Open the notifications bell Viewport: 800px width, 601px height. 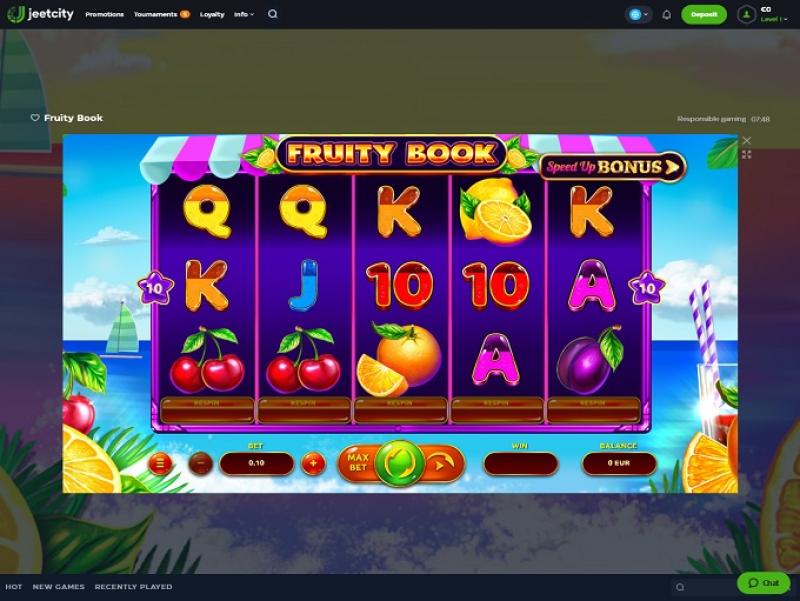coord(667,15)
